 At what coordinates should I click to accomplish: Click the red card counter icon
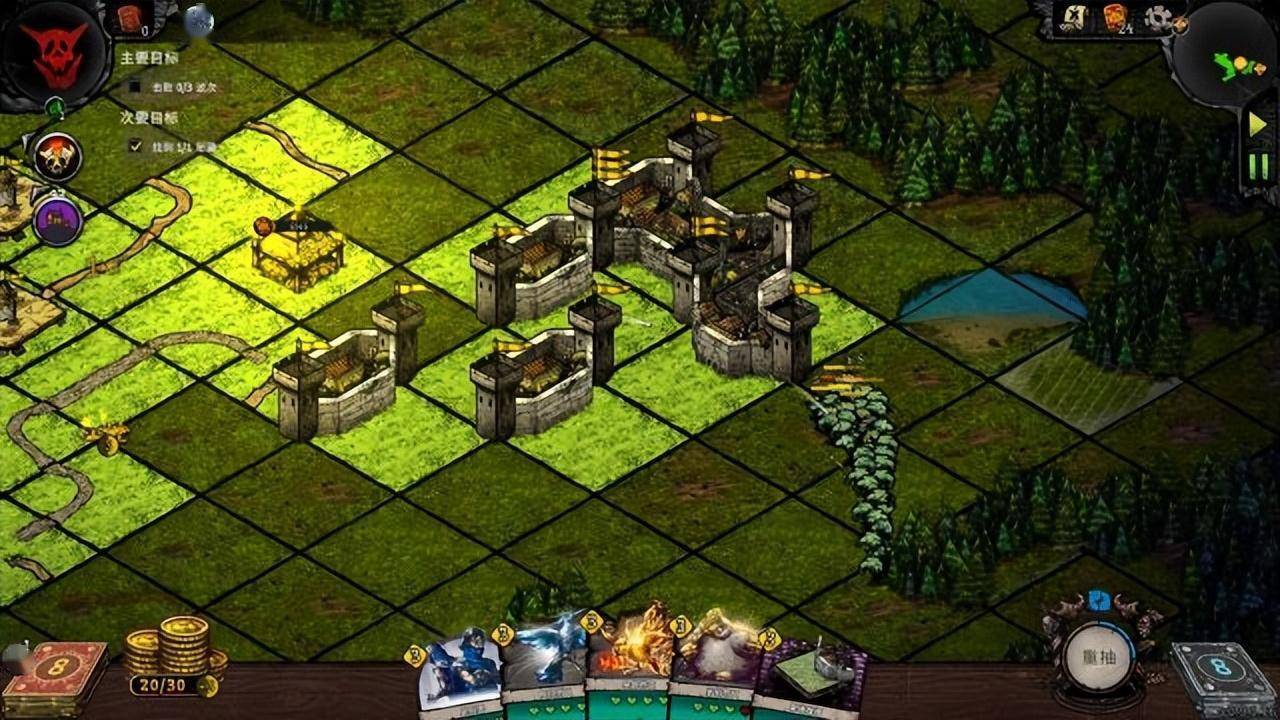130,17
